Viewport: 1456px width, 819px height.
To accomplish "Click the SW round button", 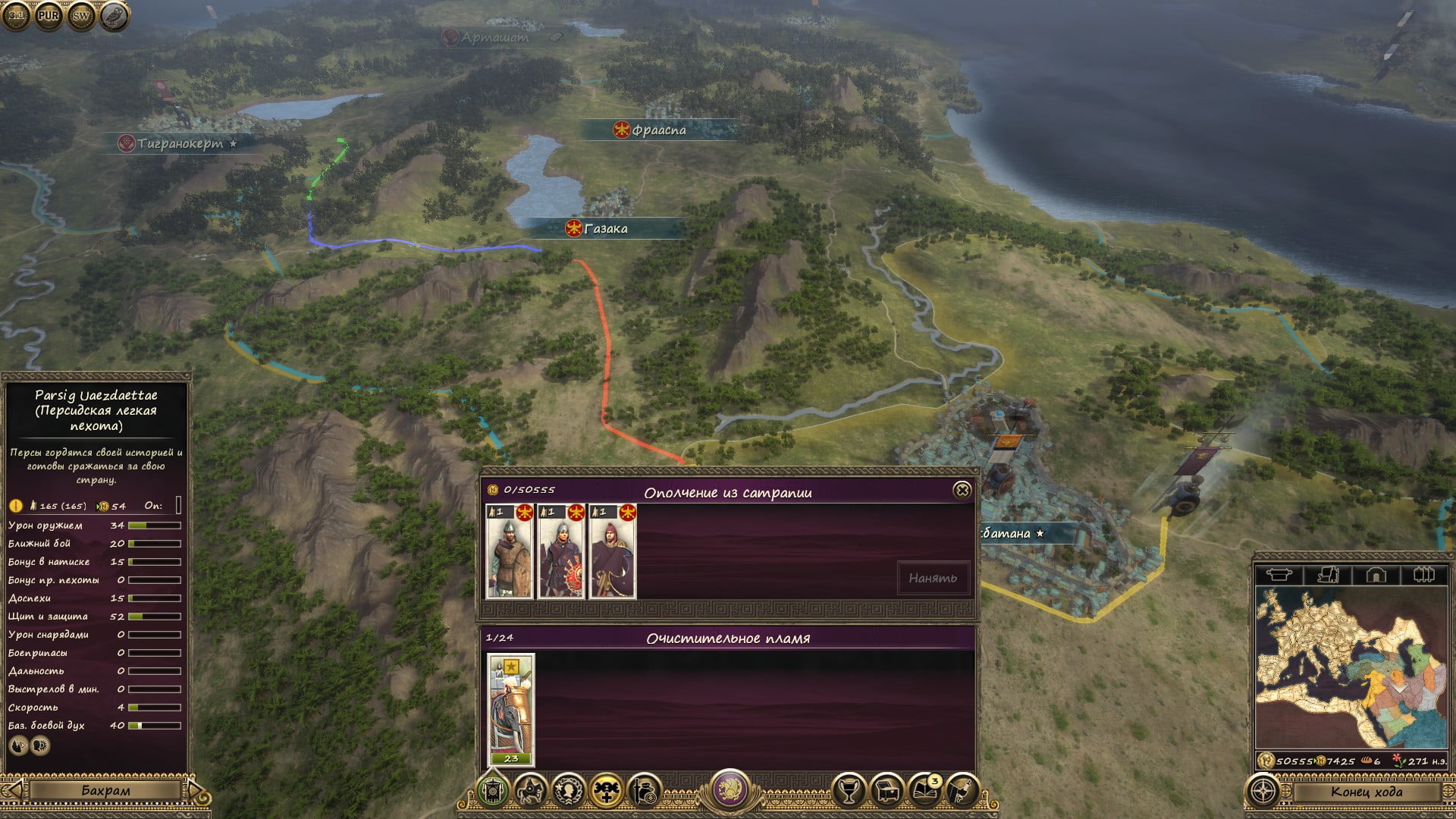I will tap(81, 15).
